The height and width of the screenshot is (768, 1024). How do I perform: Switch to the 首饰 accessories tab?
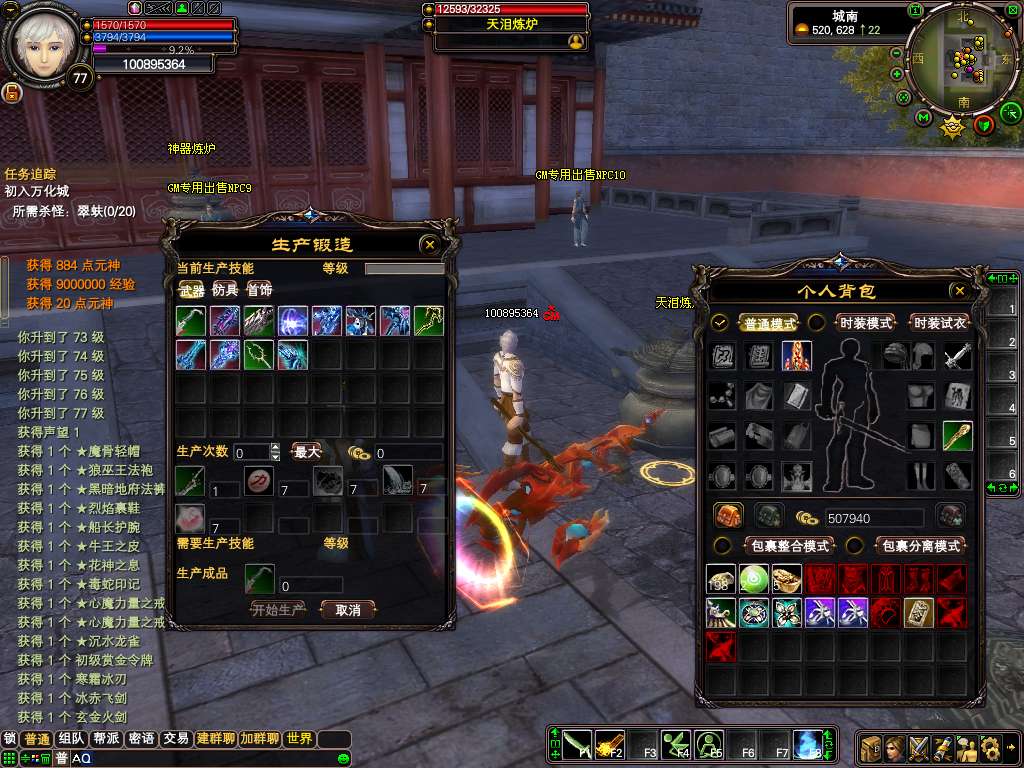[259, 290]
